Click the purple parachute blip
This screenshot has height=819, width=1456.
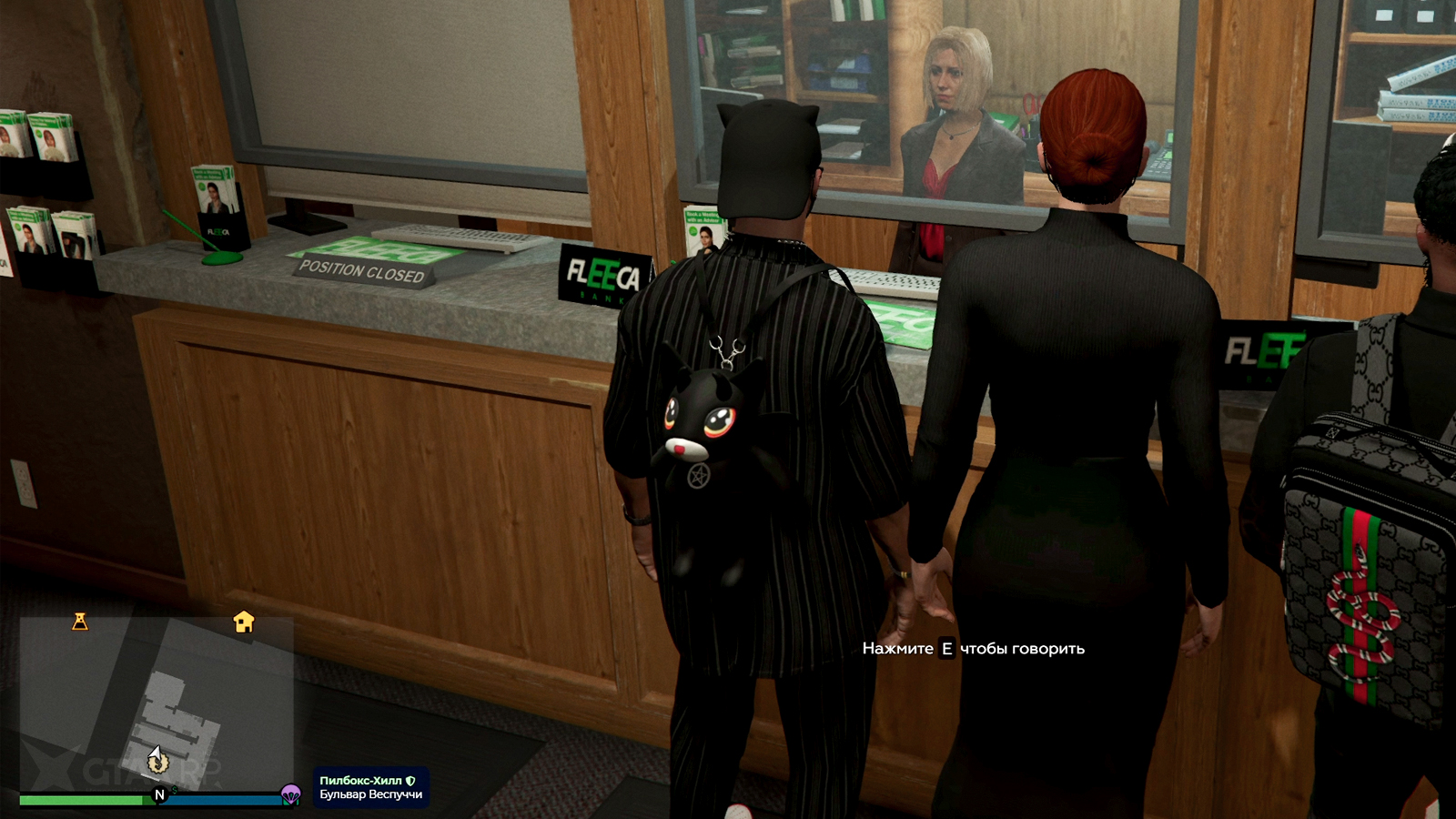point(290,794)
